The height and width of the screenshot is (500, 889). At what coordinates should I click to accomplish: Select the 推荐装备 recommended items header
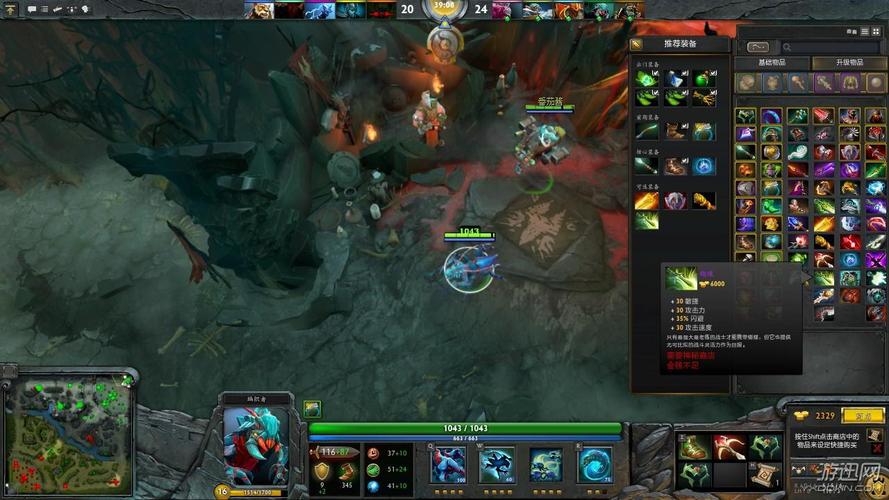[681, 44]
